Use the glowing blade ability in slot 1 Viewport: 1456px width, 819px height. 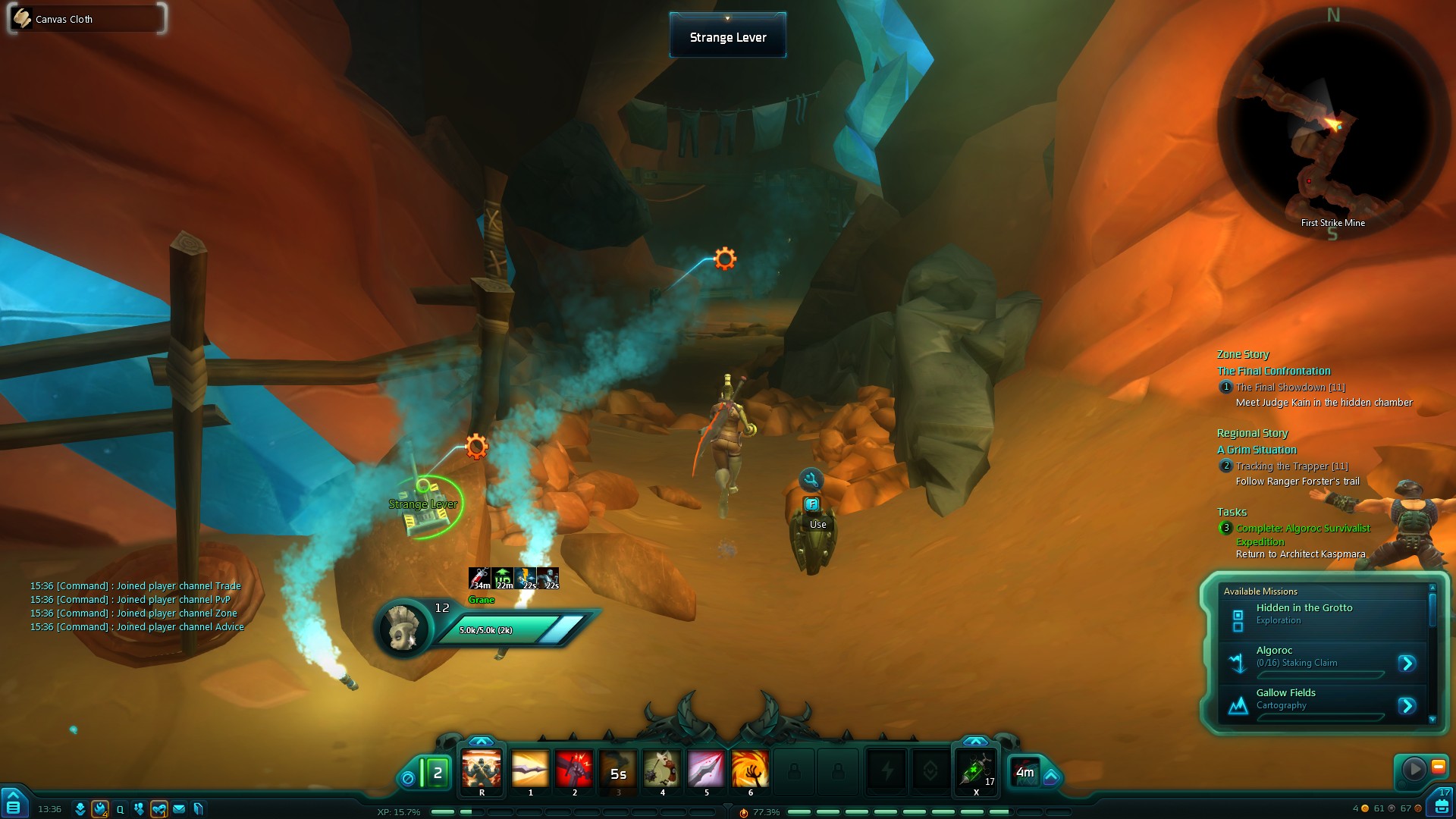pos(530,770)
